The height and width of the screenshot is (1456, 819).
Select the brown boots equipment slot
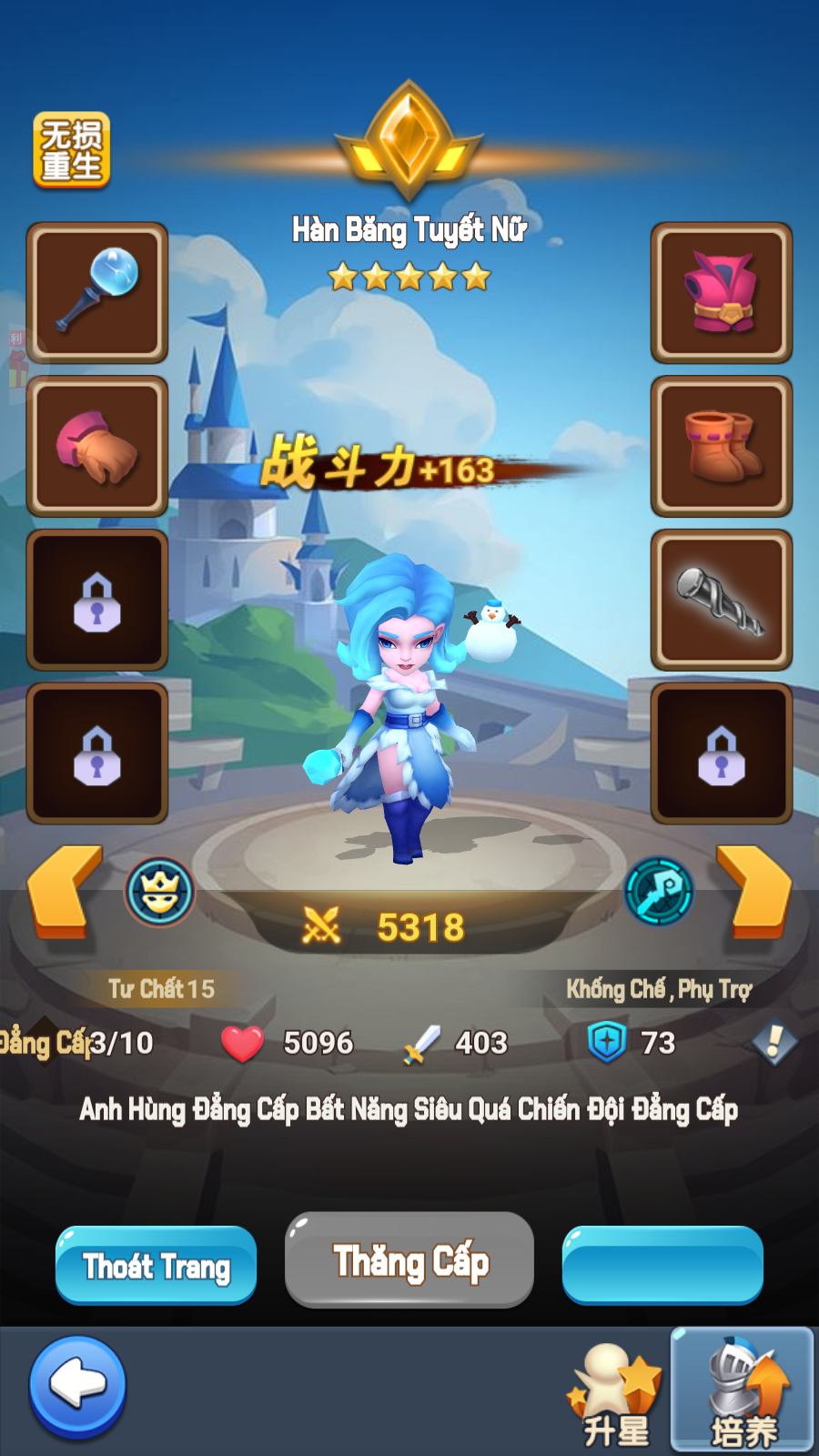tap(722, 446)
